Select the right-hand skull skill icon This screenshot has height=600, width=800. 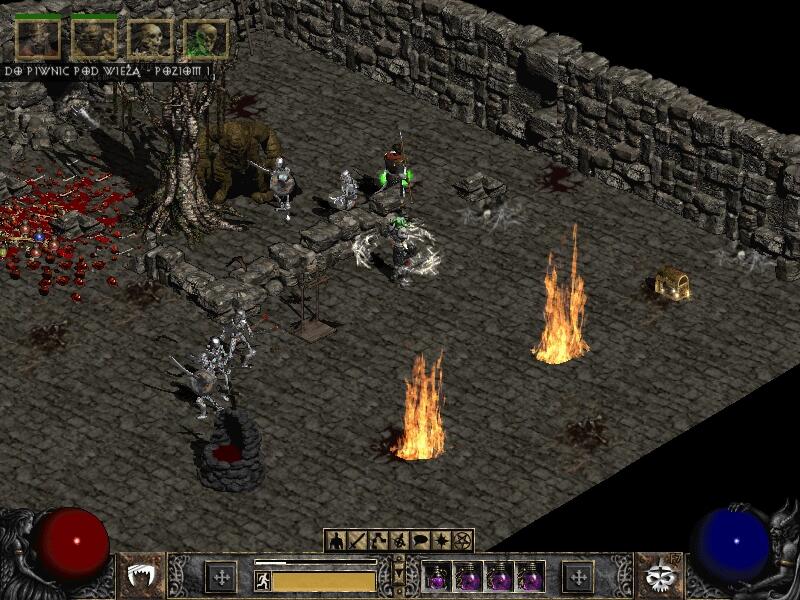point(659,577)
